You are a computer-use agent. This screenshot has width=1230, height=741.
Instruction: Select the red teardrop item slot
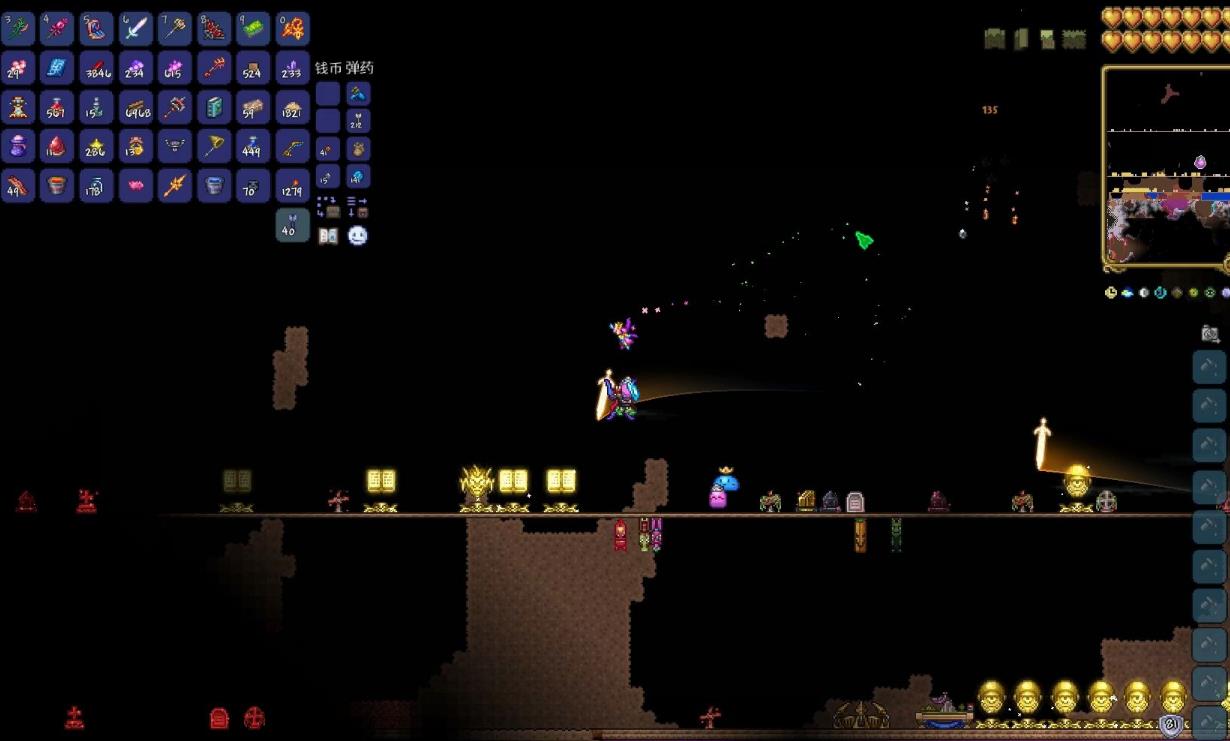pos(57,146)
